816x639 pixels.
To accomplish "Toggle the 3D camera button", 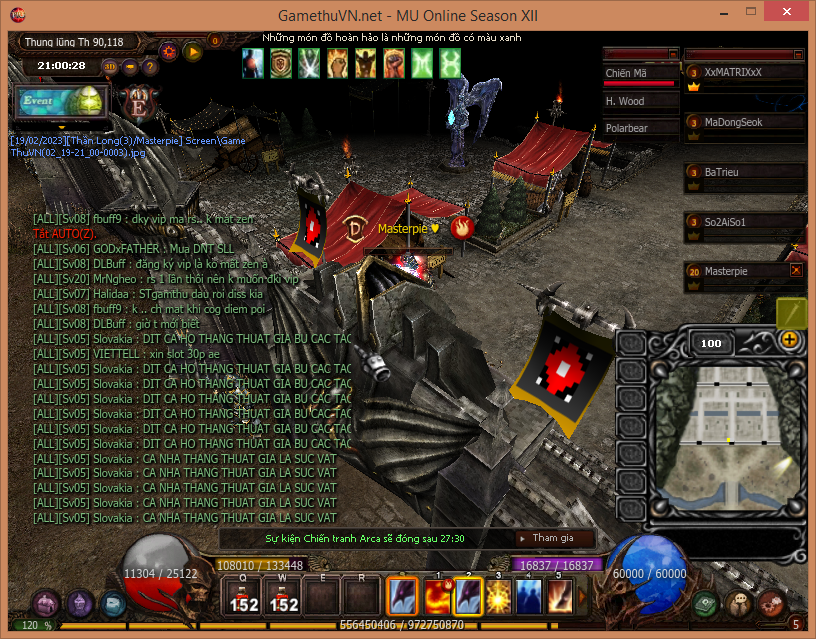I will tap(110, 67).
